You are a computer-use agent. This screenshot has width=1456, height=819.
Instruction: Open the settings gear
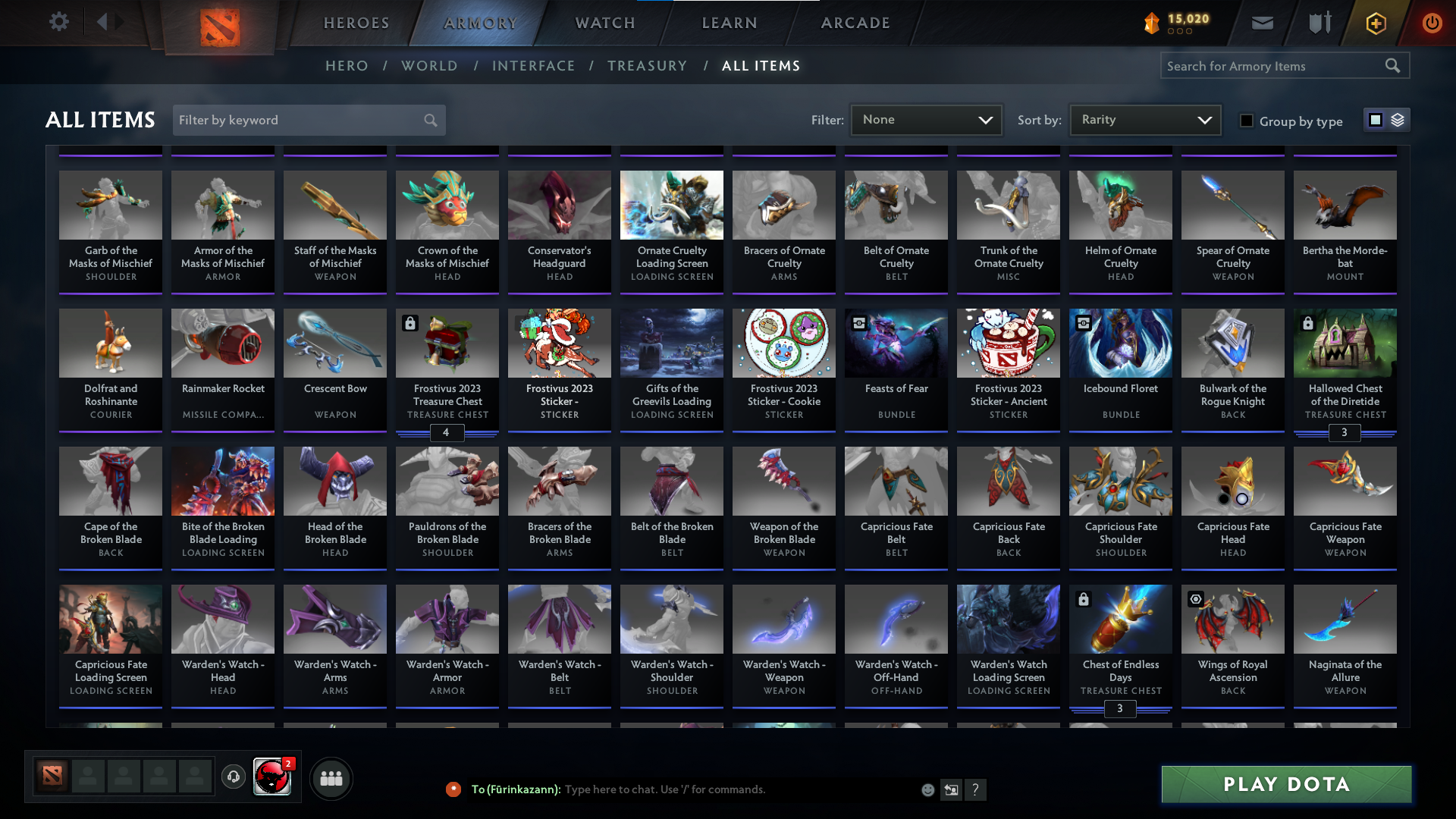click(x=59, y=21)
